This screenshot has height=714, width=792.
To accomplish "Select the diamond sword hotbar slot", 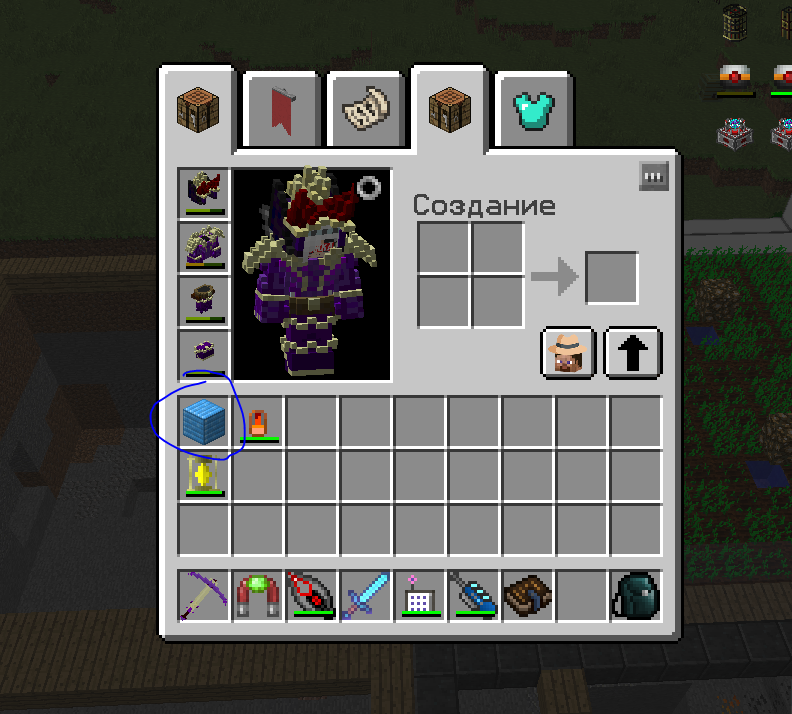I will 366,595.
